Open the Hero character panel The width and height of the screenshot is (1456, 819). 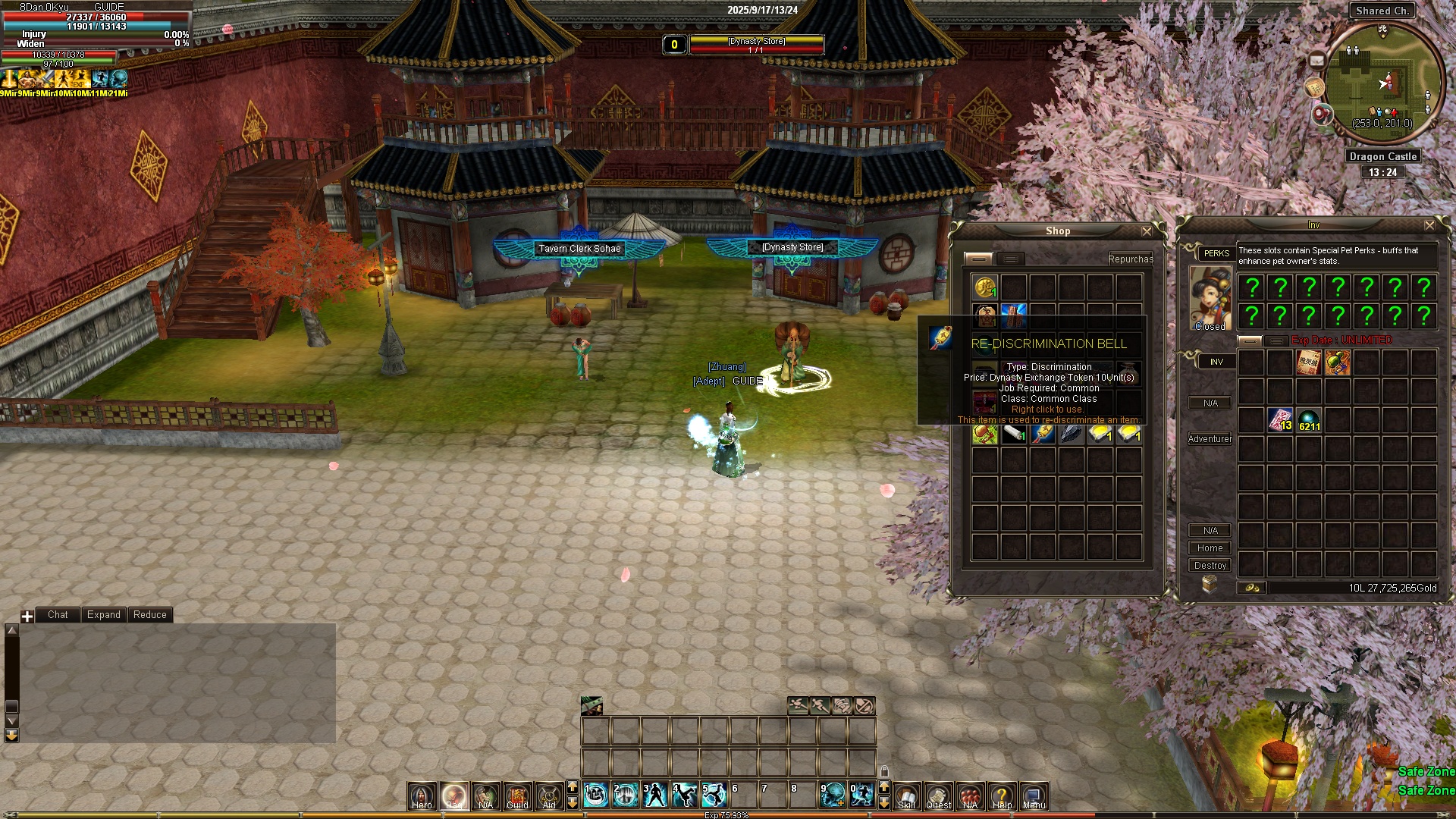[422, 796]
